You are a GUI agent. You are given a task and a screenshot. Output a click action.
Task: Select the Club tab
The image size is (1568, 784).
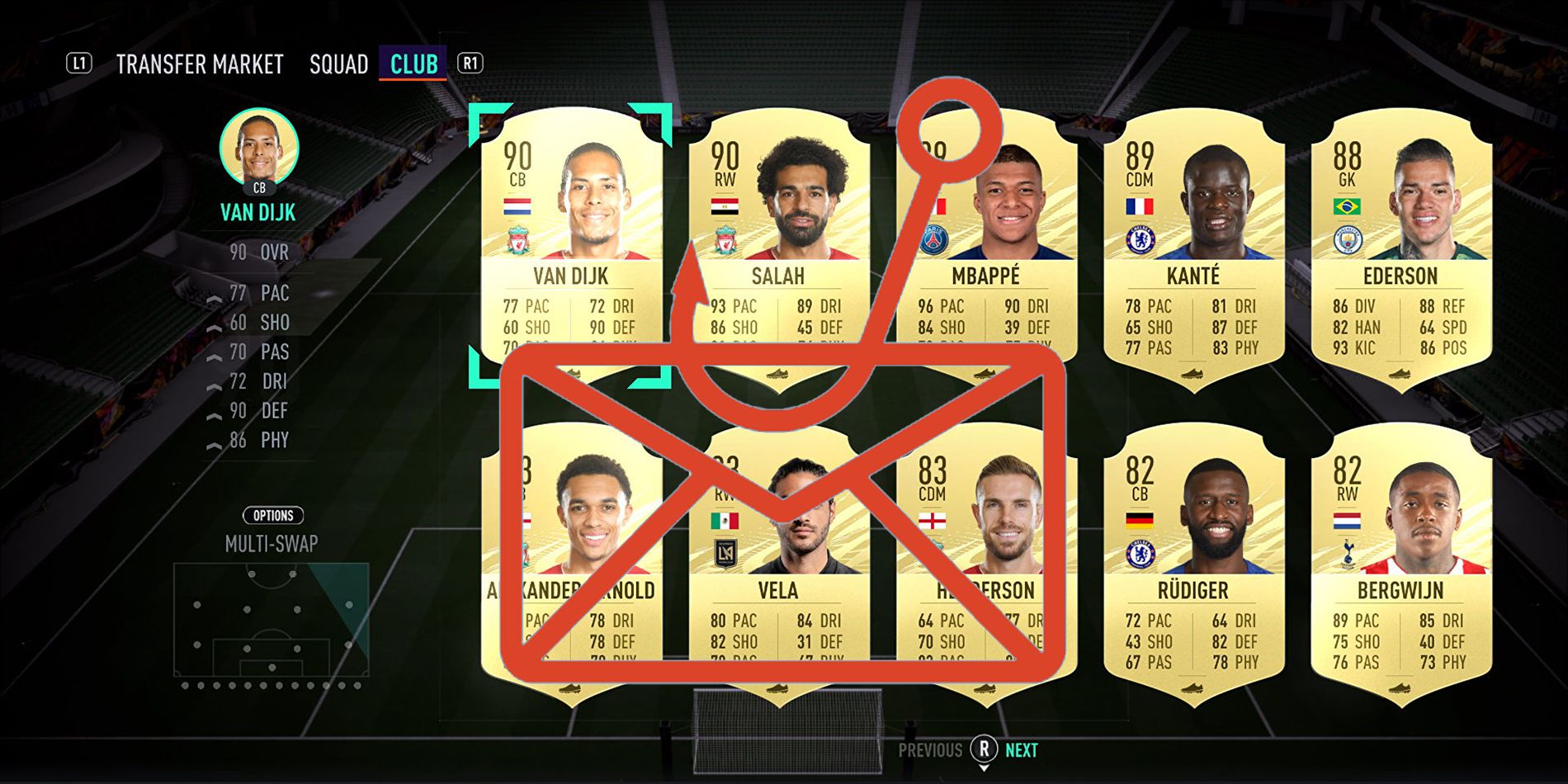(414, 64)
